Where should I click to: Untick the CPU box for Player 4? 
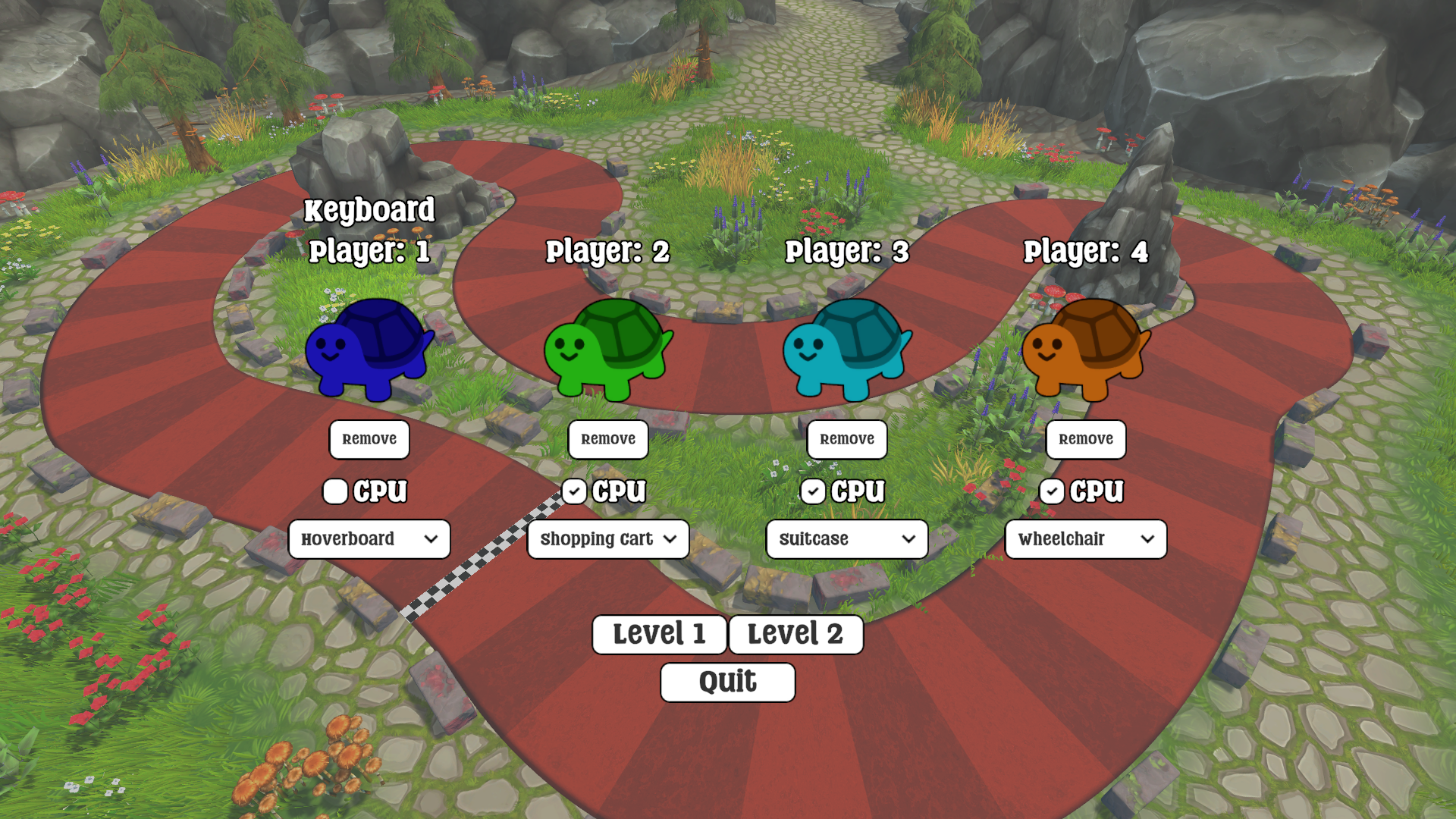tap(1052, 491)
